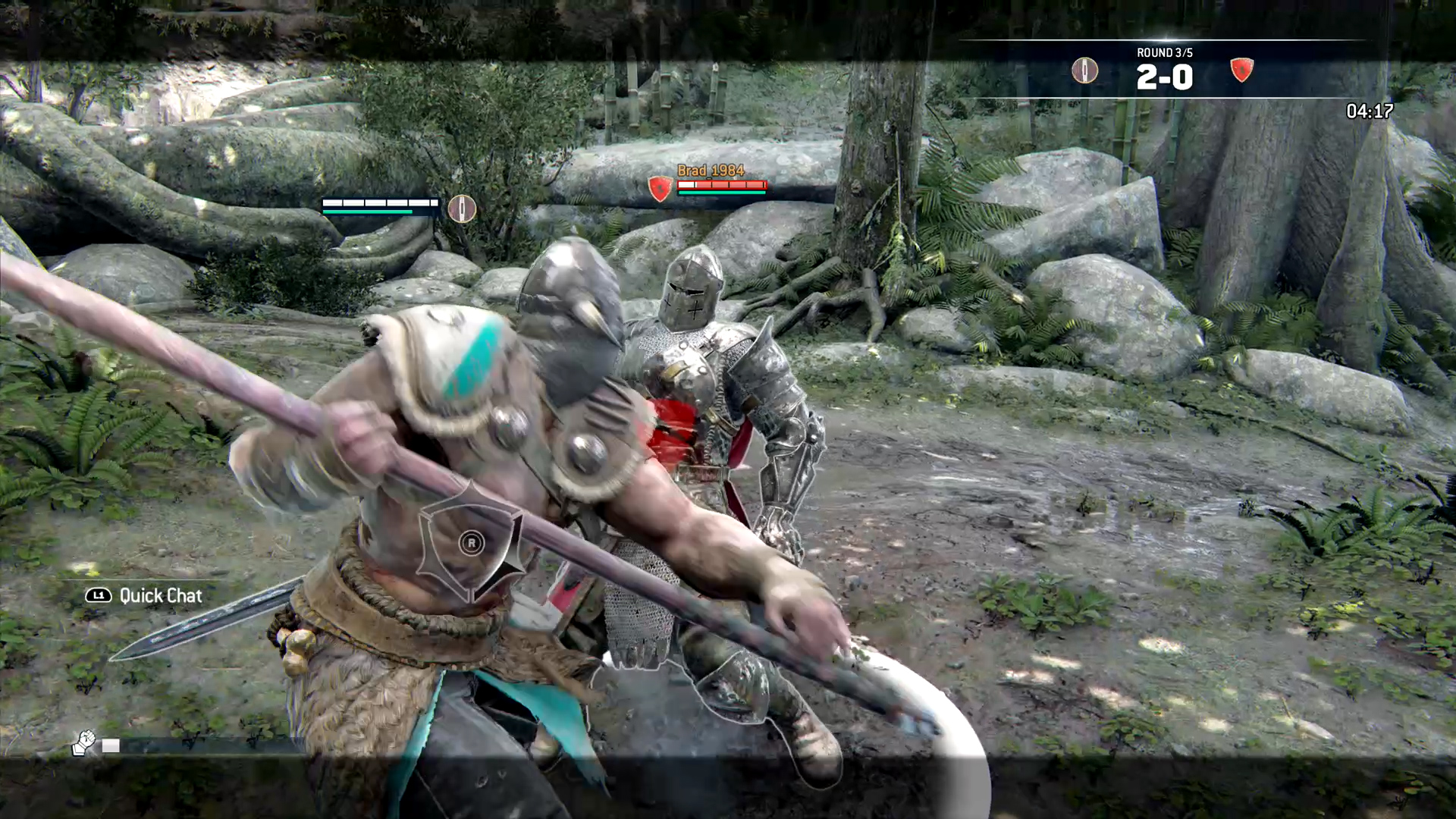Click the R button prompt inside the guard-stance shield
Viewport: 1456px width, 819px height.
[x=472, y=544]
